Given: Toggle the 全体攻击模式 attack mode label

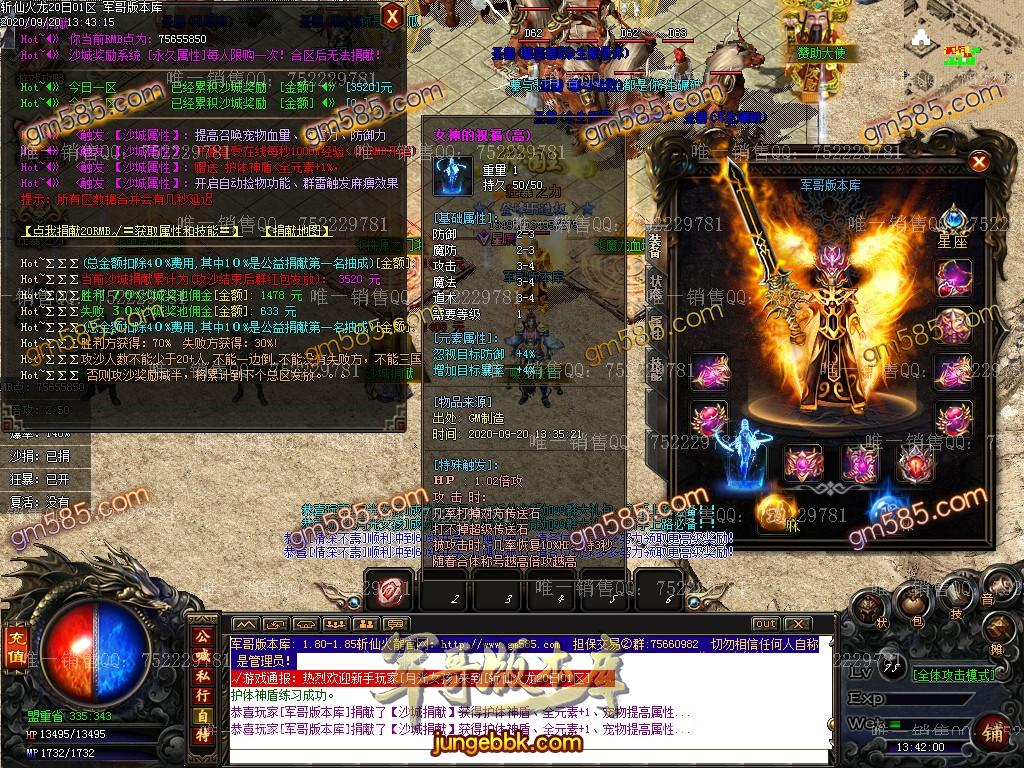Looking at the screenshot, I should click(954, 675).
